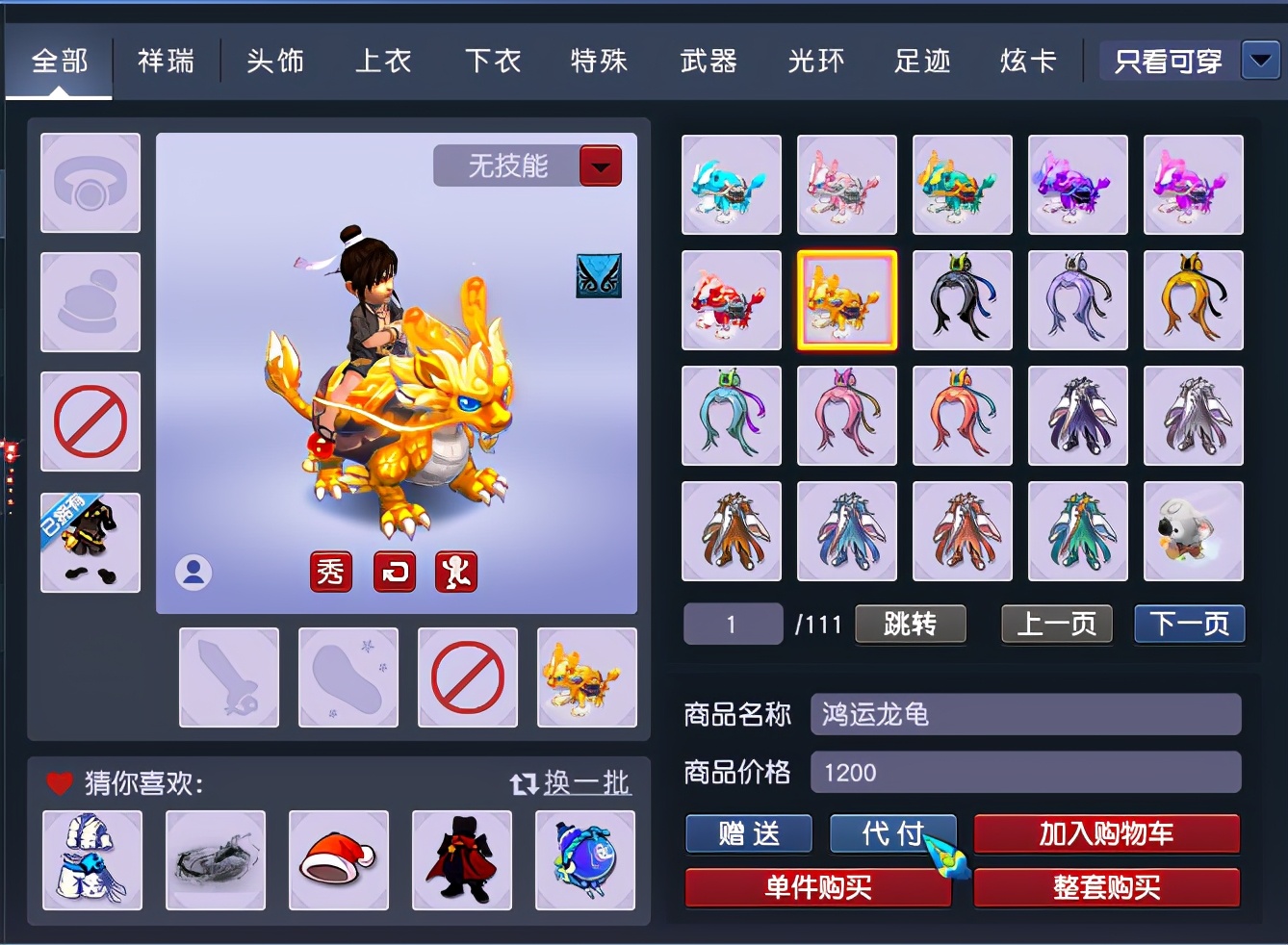Open the red arrow dropdown next to 无技能
1288x945 pixels.
600,165
